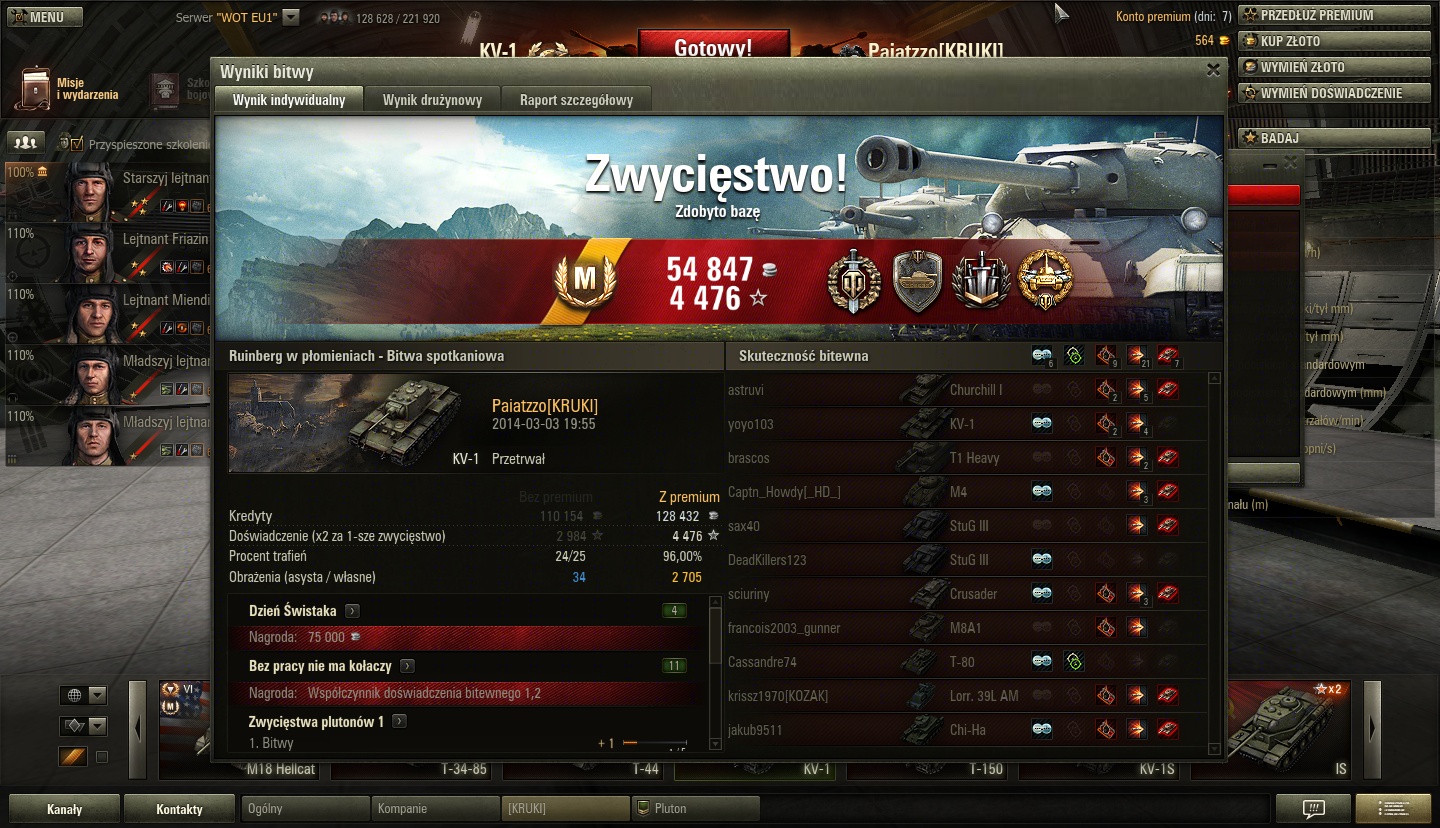Close the Wyniki bitwy window
1440x828 pixels.
click(x=1213, y=70)
